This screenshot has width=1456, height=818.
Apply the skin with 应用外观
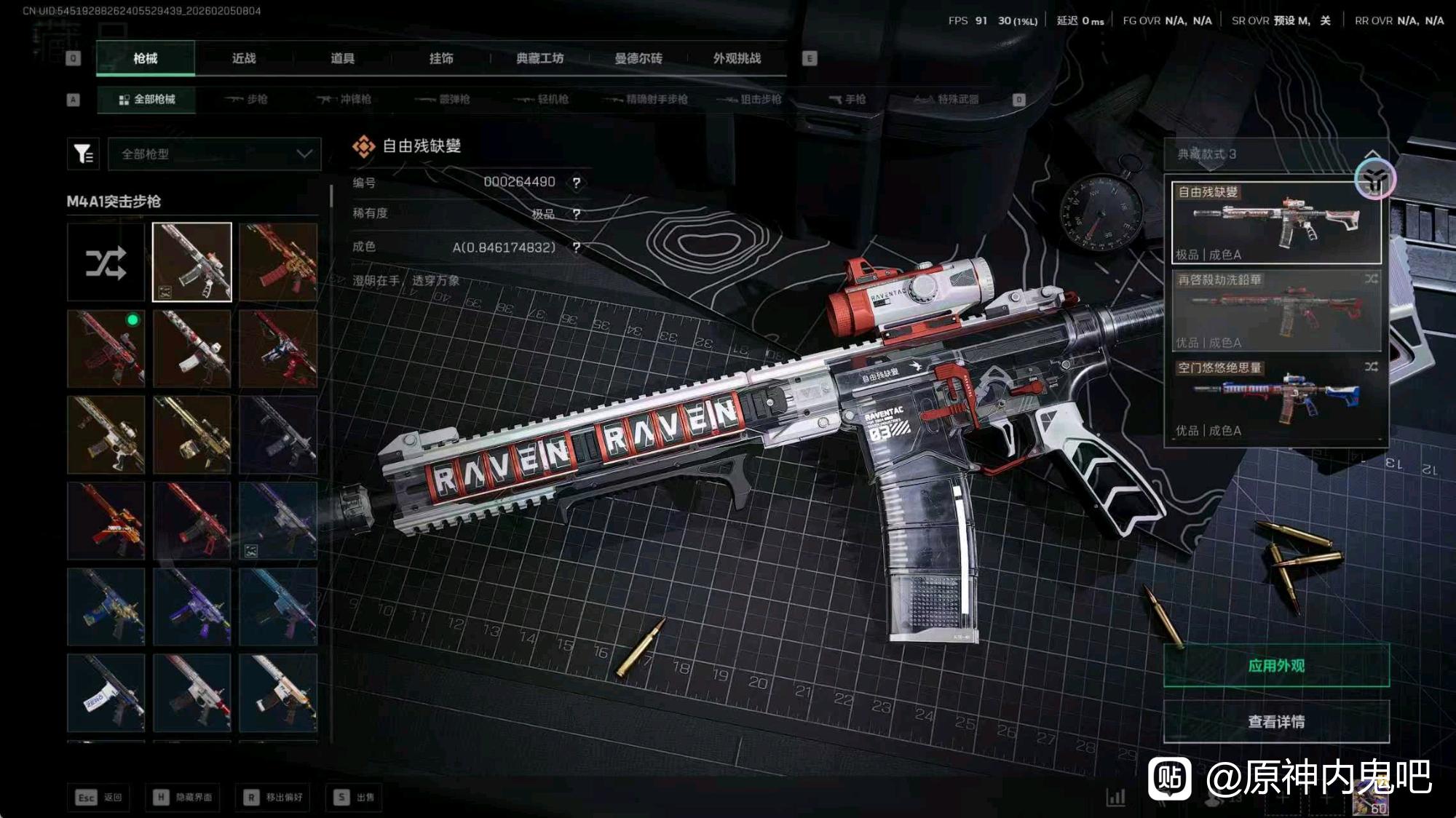tap(1275, 665)
